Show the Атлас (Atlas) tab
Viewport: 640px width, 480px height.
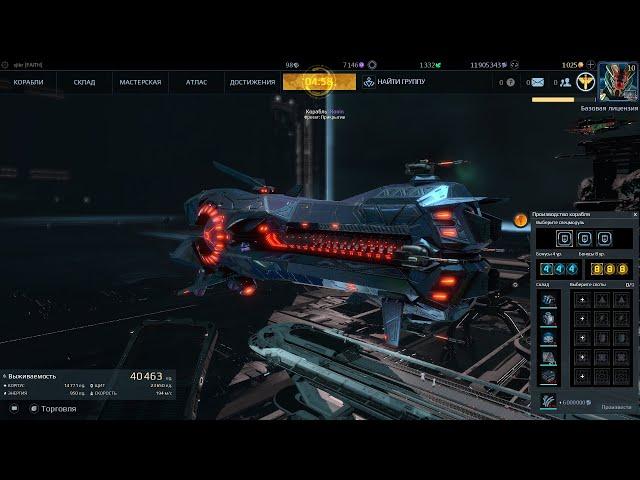(196, 82)
